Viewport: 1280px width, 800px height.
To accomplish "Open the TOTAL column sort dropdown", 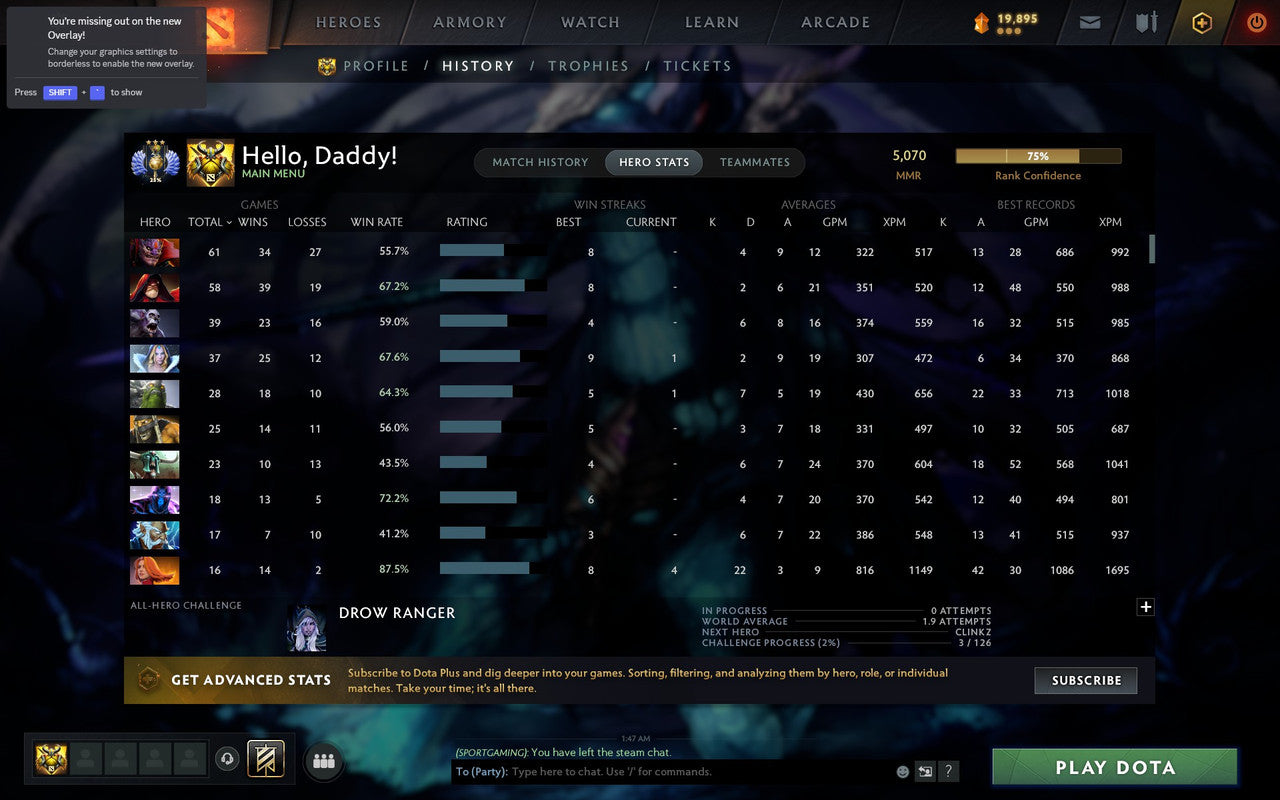I will 210,222.
